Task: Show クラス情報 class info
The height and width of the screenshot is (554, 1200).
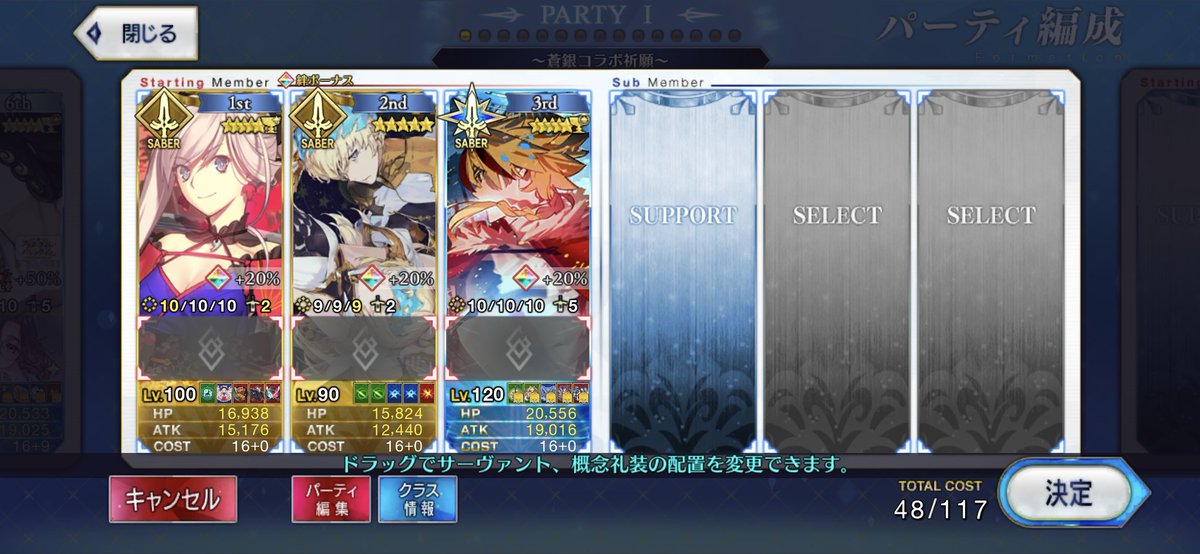Action: point(417,499)
